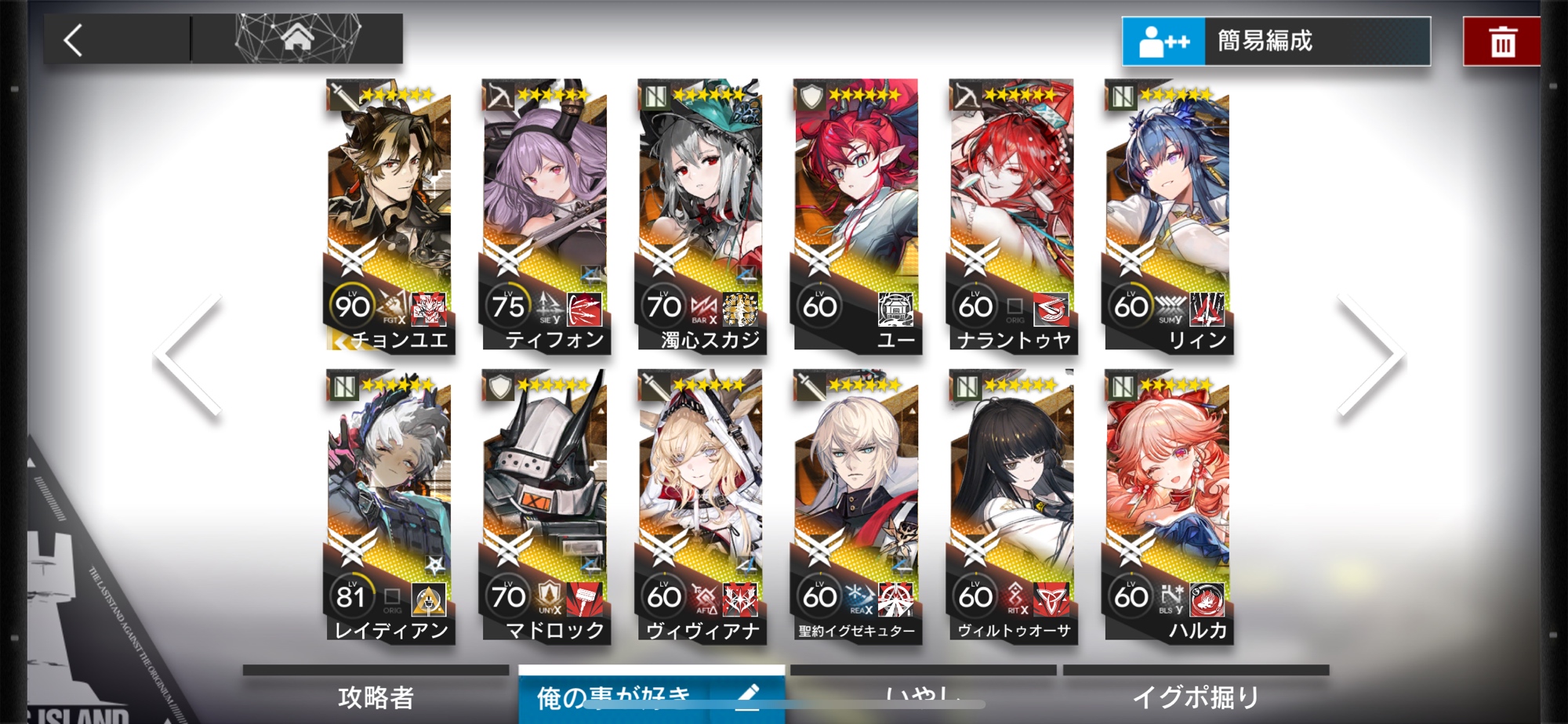
Task: Pick the マドロック operator card
Action: [544, 507]
